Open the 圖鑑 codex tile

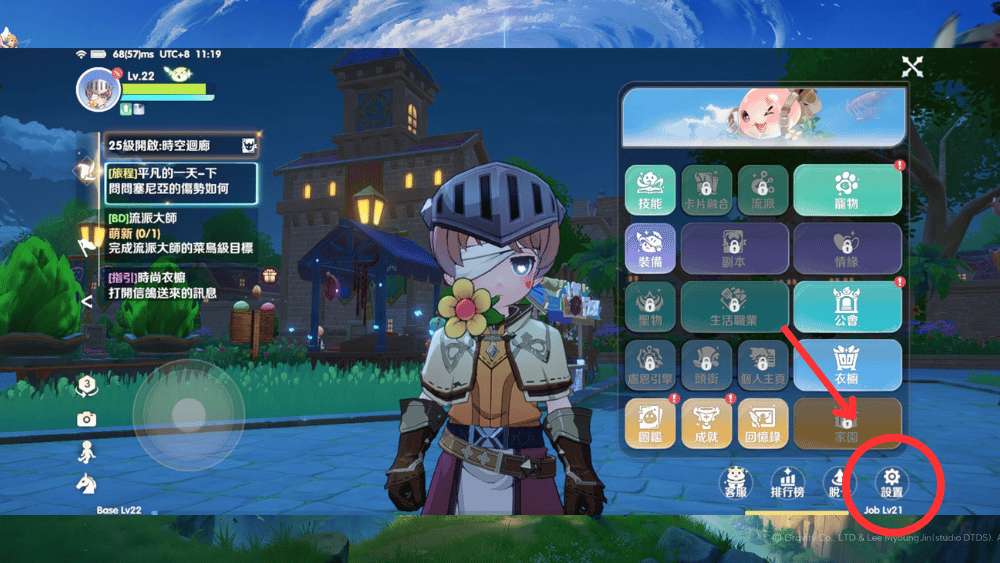tap(650, 422)
